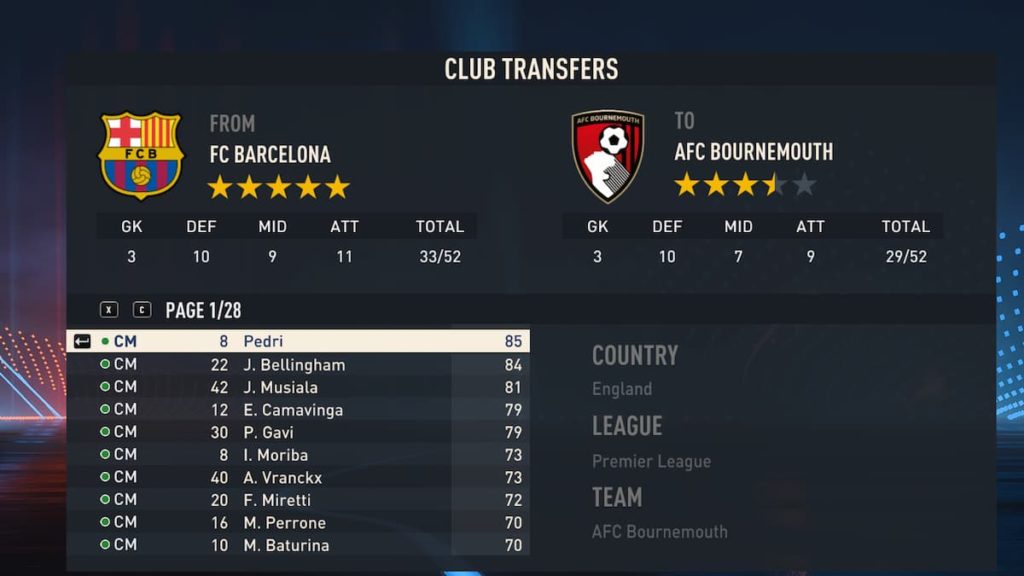Open the Country selector showing England
Screen dimensions: 1024x576
coord(622,389)
